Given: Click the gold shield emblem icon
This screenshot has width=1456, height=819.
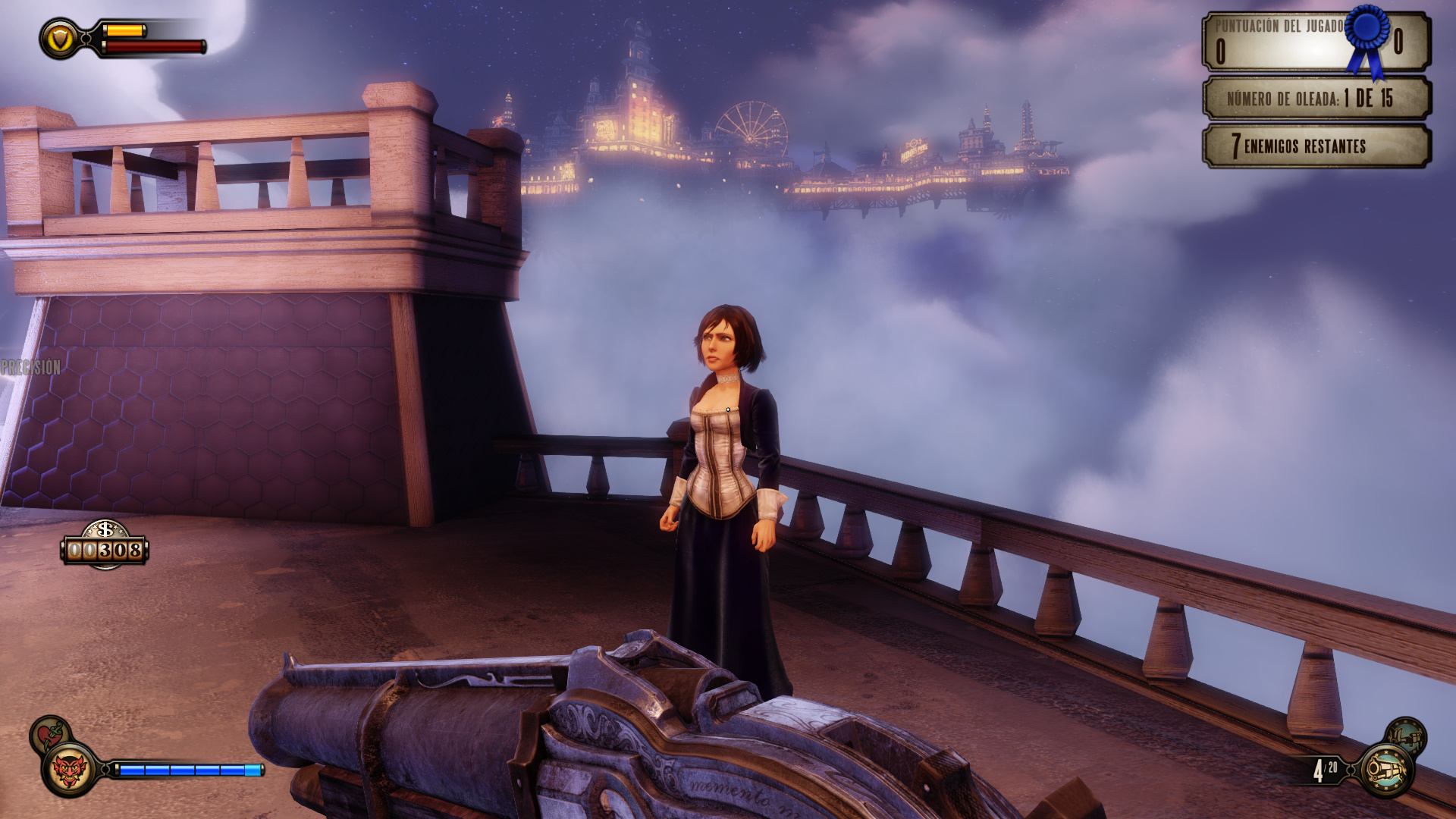Looking at the screenshot, I should pyautogui.click(x=59, y=39).
